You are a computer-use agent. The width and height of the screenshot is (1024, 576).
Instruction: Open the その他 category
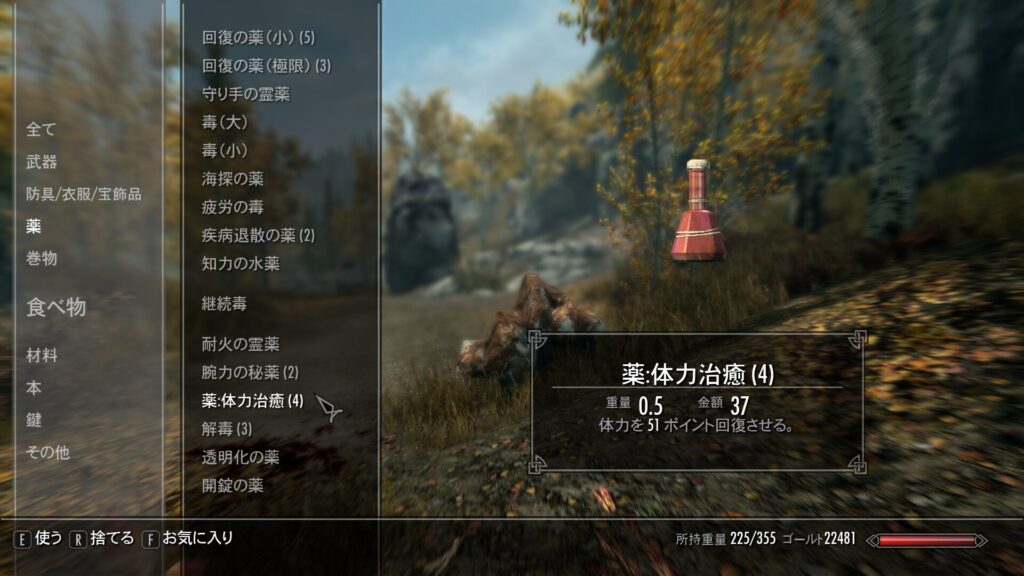click(48, 452)
